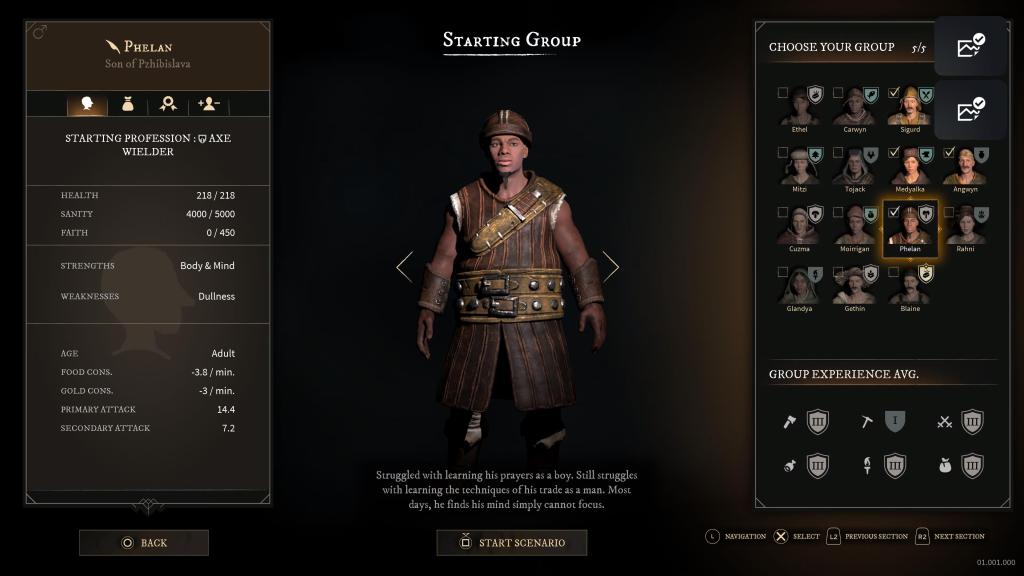Pick Cuzma's portrait in the group list
Image resolution: width=1024 pixels, height=576 pixels.
click(x=800, y=228)
